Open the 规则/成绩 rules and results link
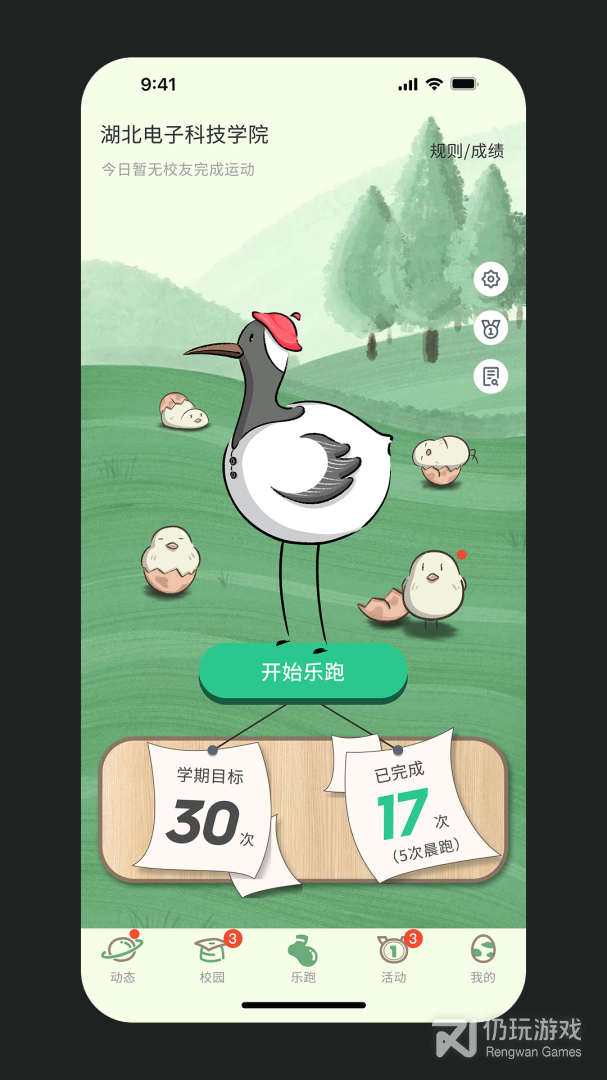The width and height of the screenshot is (607, 1080). [x=466, y=151]
